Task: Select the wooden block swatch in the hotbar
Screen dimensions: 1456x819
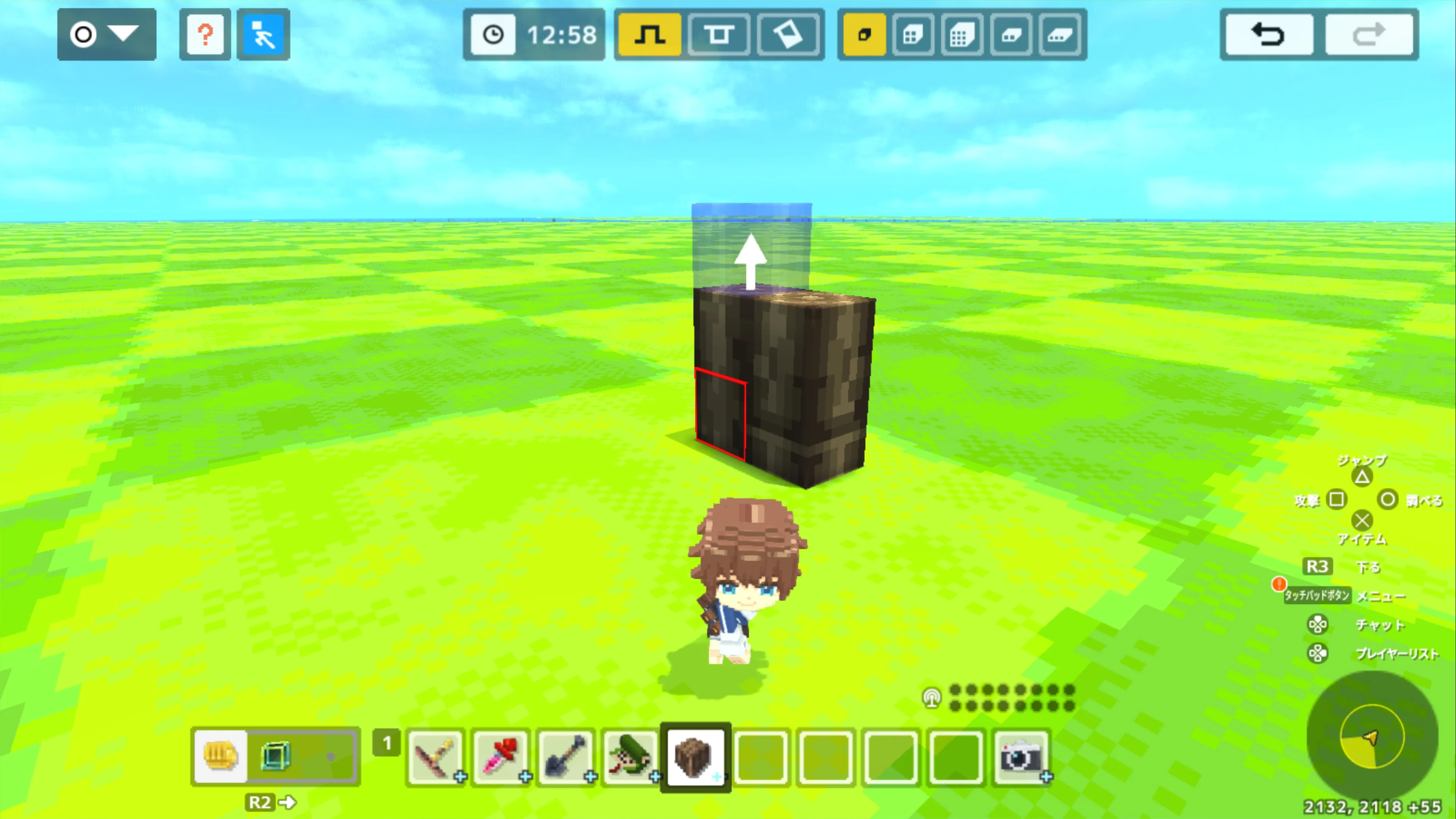Action: 695,758
